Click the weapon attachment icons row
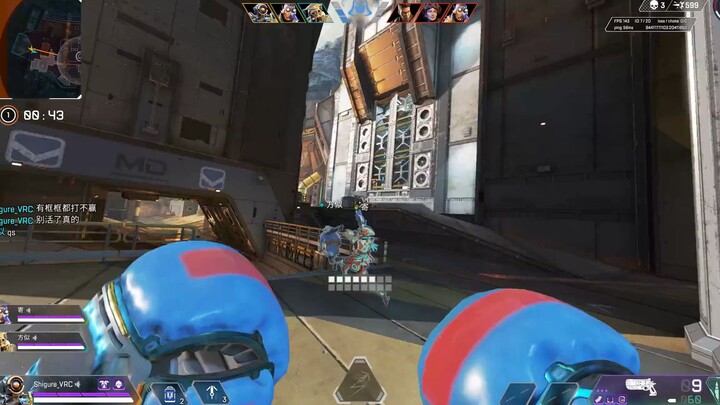The image size is (720, 405). (612, 399)
